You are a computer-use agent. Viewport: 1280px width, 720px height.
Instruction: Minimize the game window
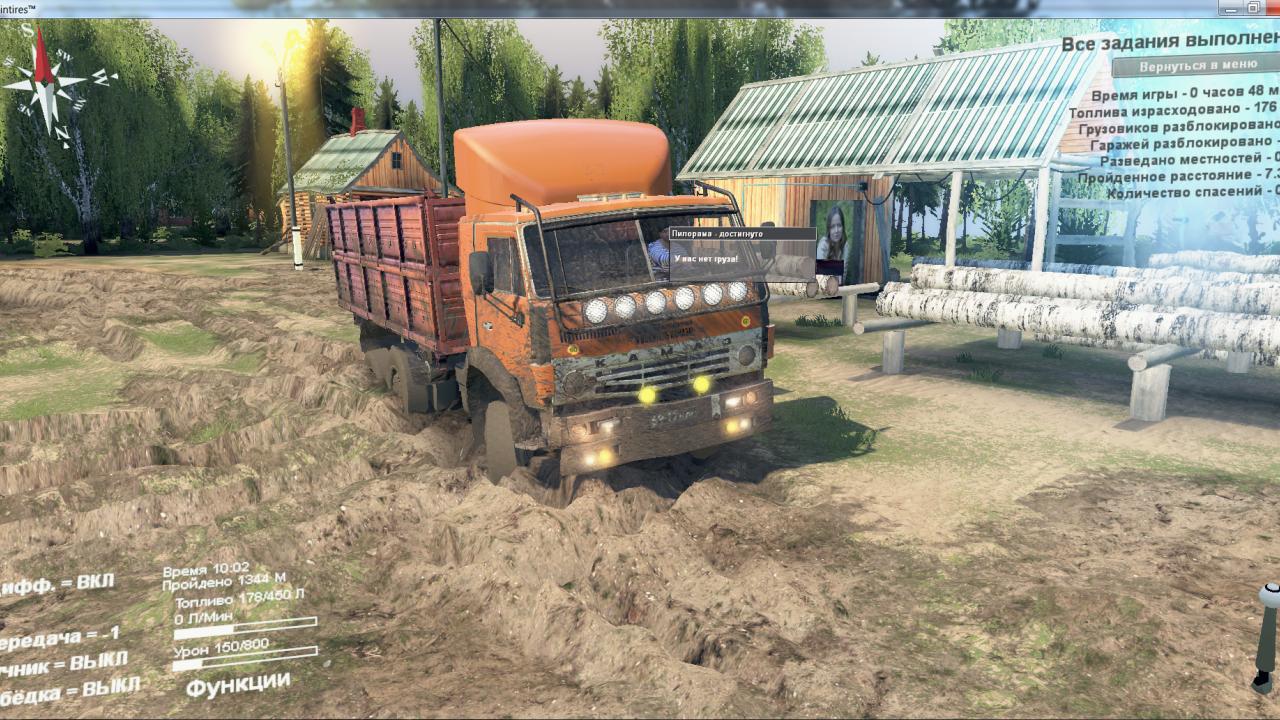coord(1233,8)
